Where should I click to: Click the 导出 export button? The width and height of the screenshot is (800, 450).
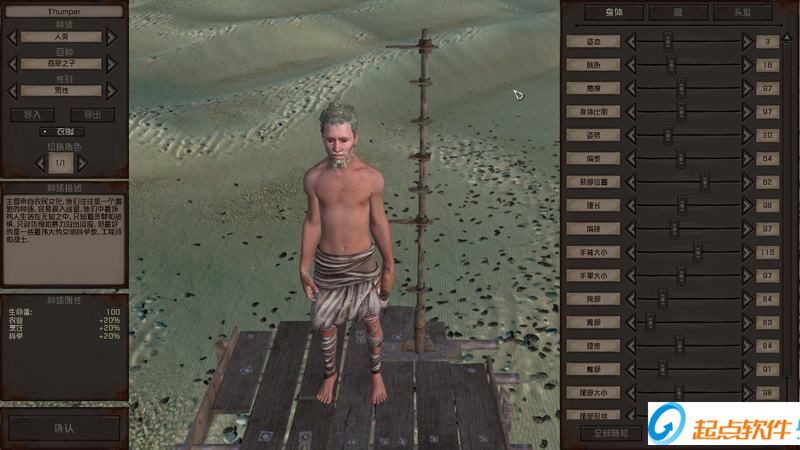coord(93,115)
